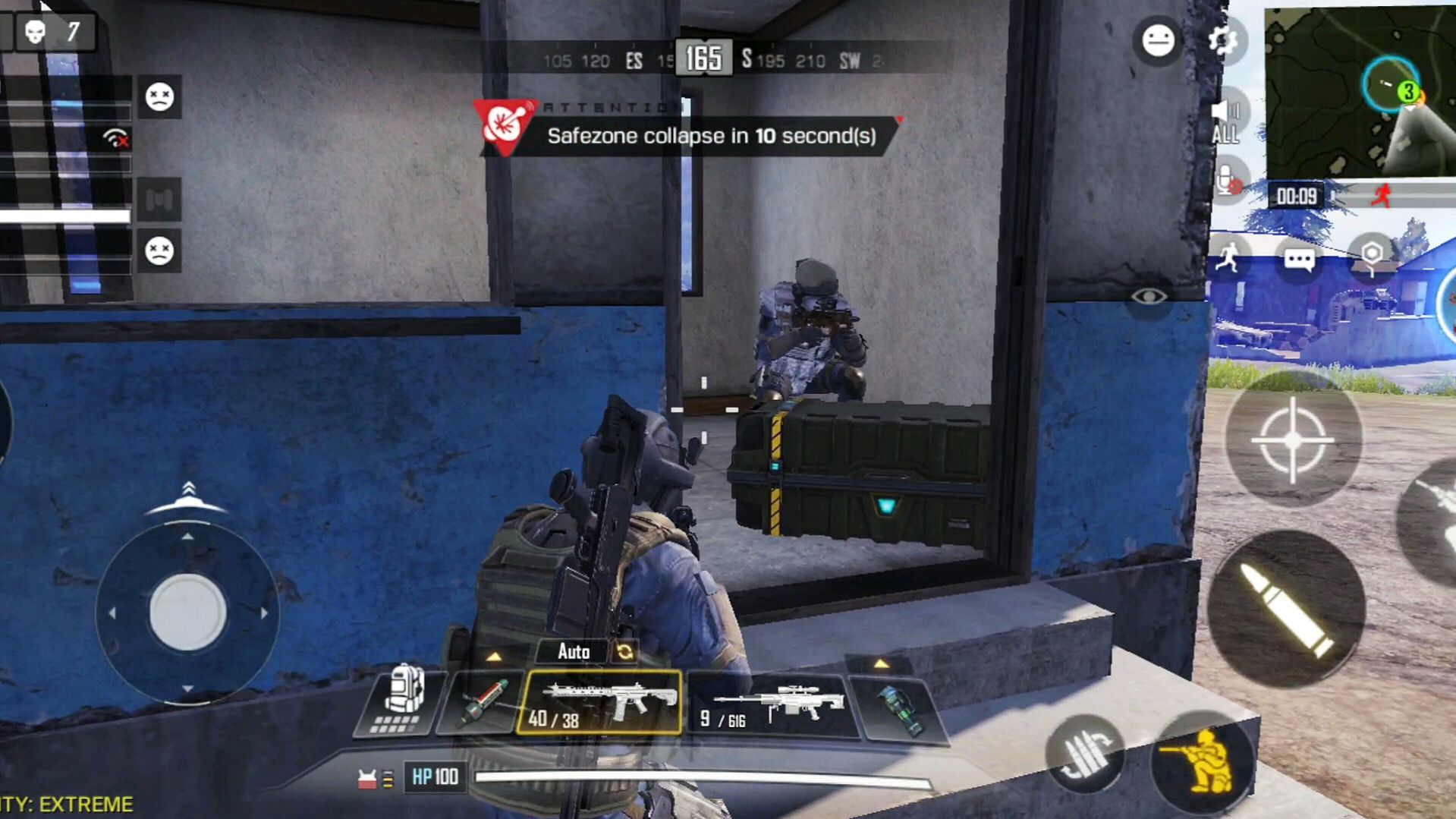Select the assault rifle slot

(x=599, y=702)
